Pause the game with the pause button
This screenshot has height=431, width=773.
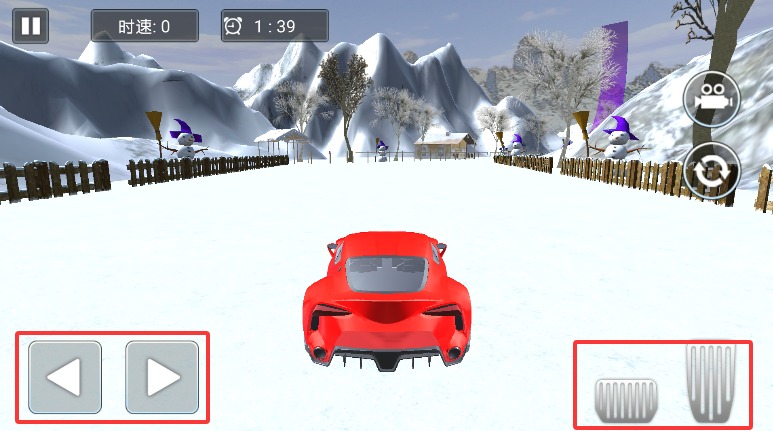click(x=31, y=25)
